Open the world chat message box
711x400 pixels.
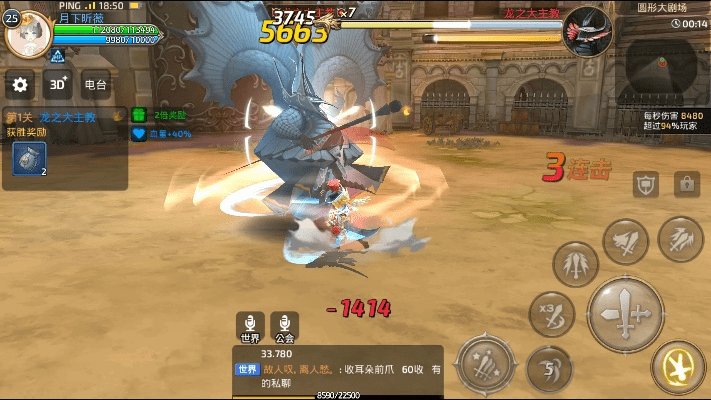(338, 369)
